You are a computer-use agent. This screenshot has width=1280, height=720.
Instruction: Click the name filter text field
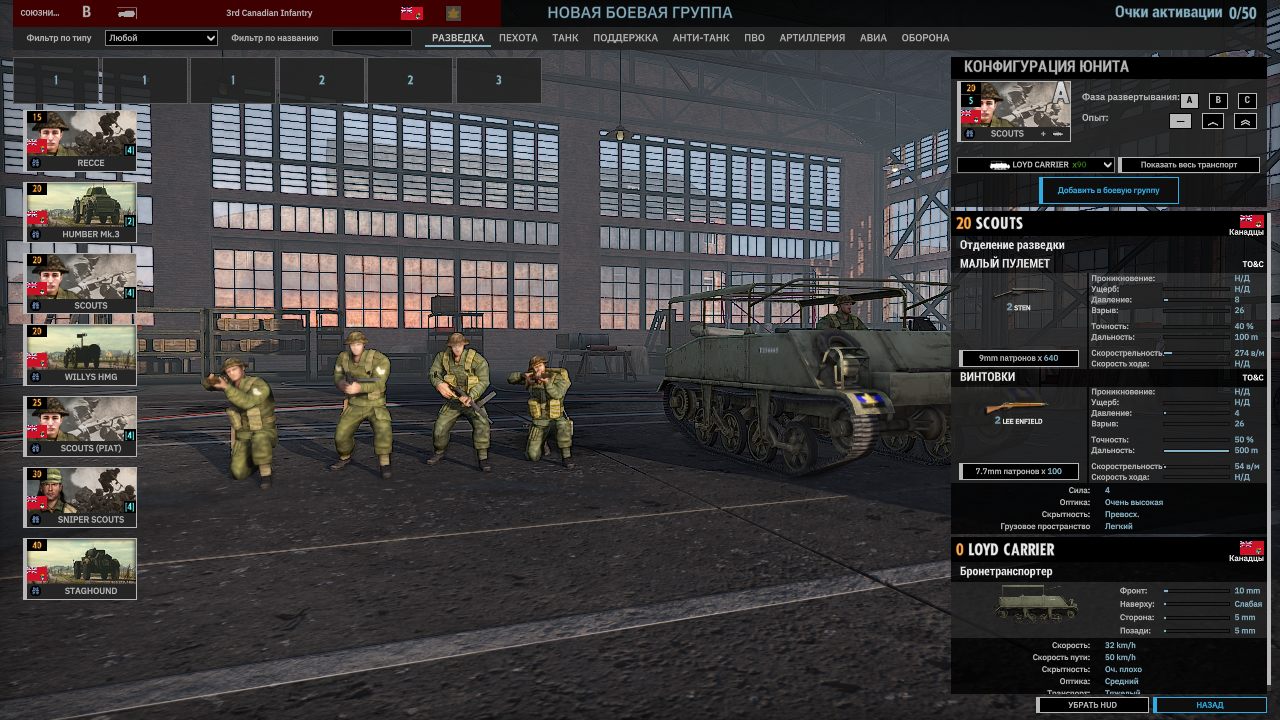371,38
